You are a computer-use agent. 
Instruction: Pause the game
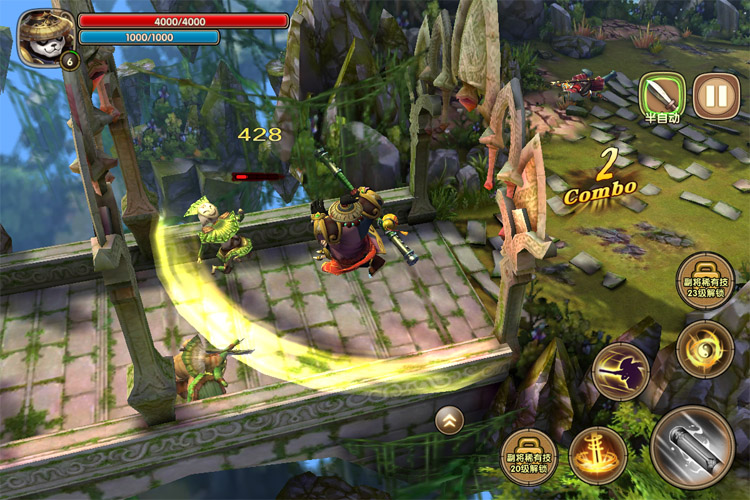(x=716, y=97)
